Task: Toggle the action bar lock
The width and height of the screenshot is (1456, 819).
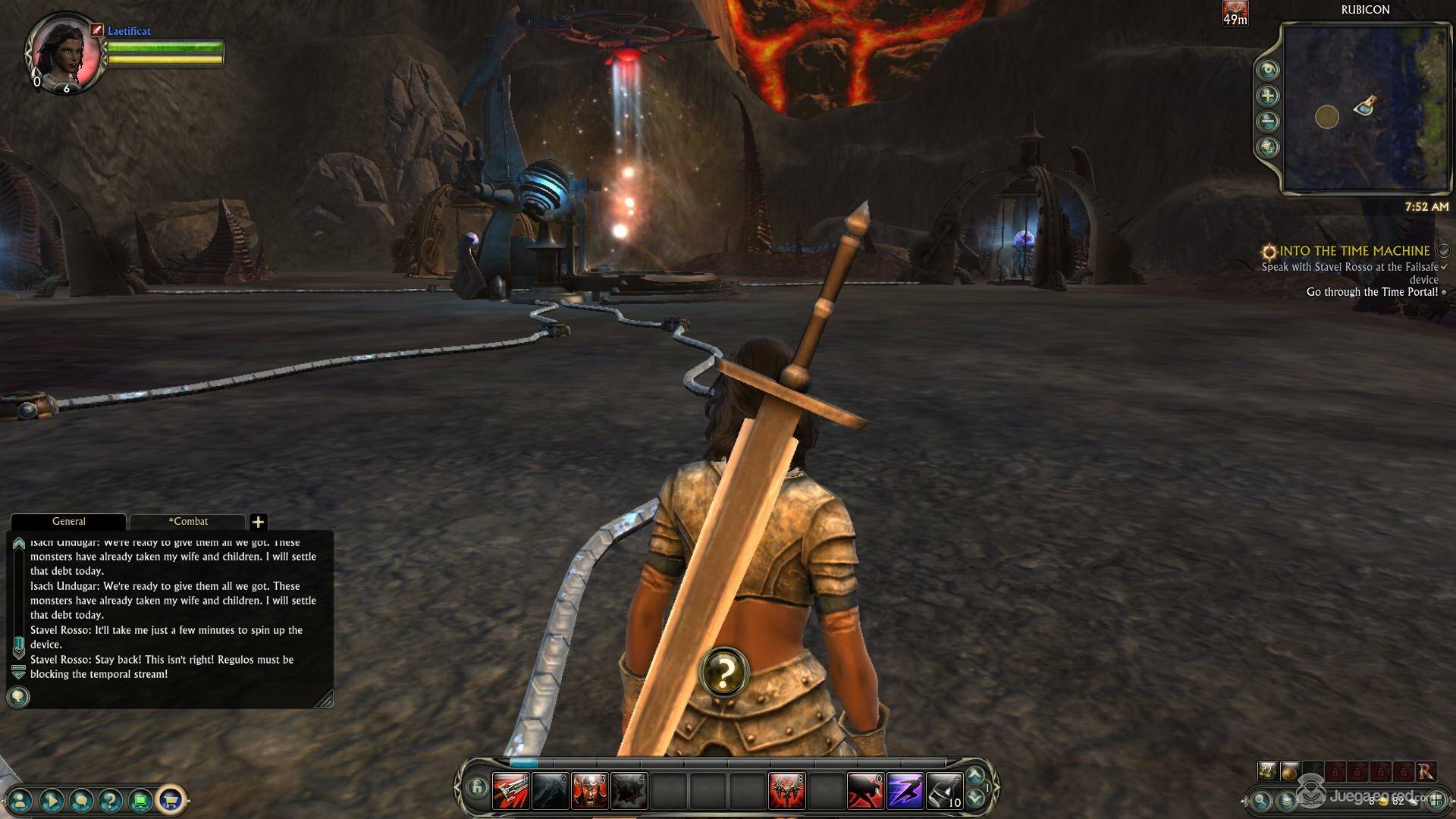Action: pos(476,788)
